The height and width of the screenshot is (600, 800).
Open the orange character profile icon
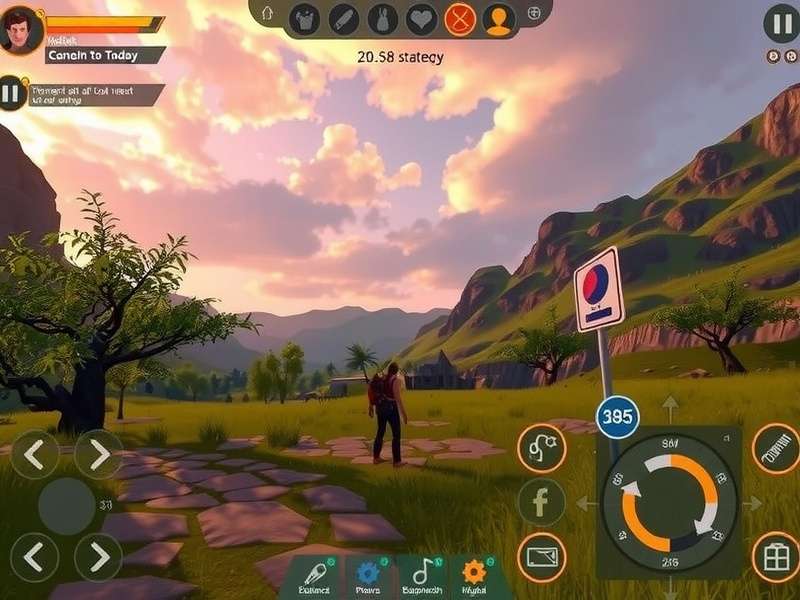click(x=498, y=19)
